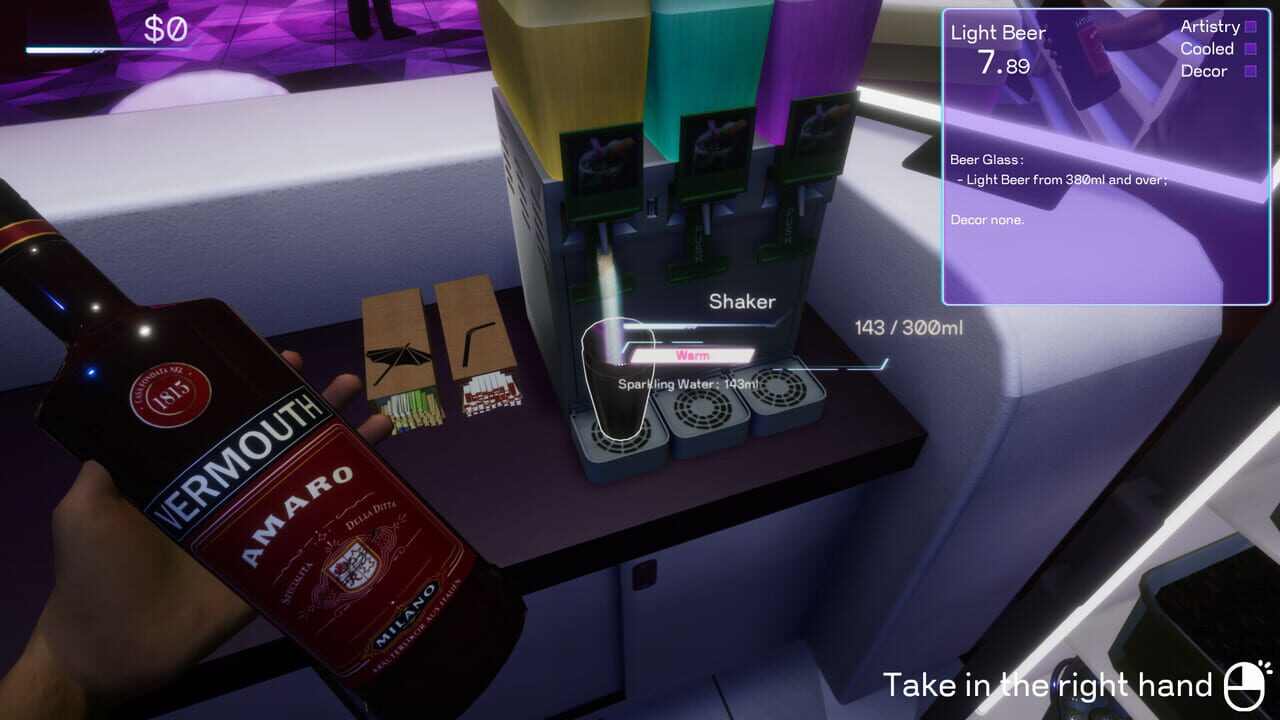The image size is (1280, 720).
Task: Open the Light Beer order card
Action: point(996,33)
